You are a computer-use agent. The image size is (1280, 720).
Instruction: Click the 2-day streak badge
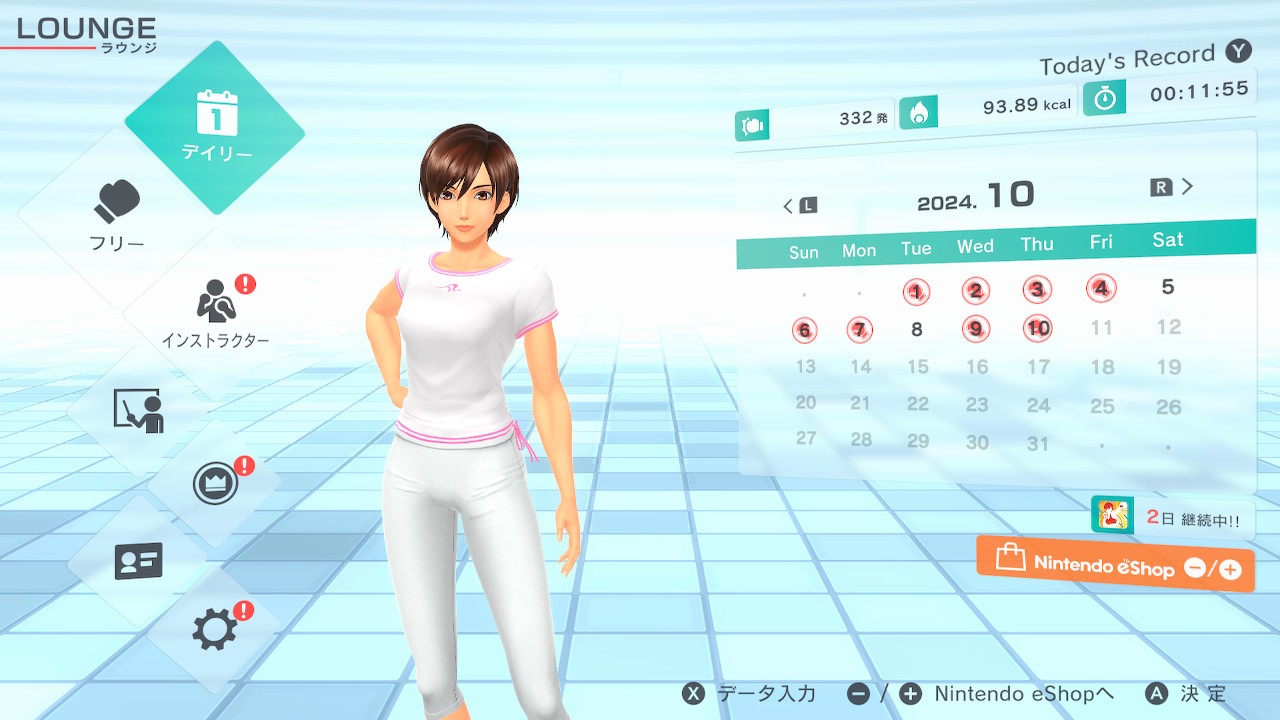pyautogui.click(x=1172, y=518)
